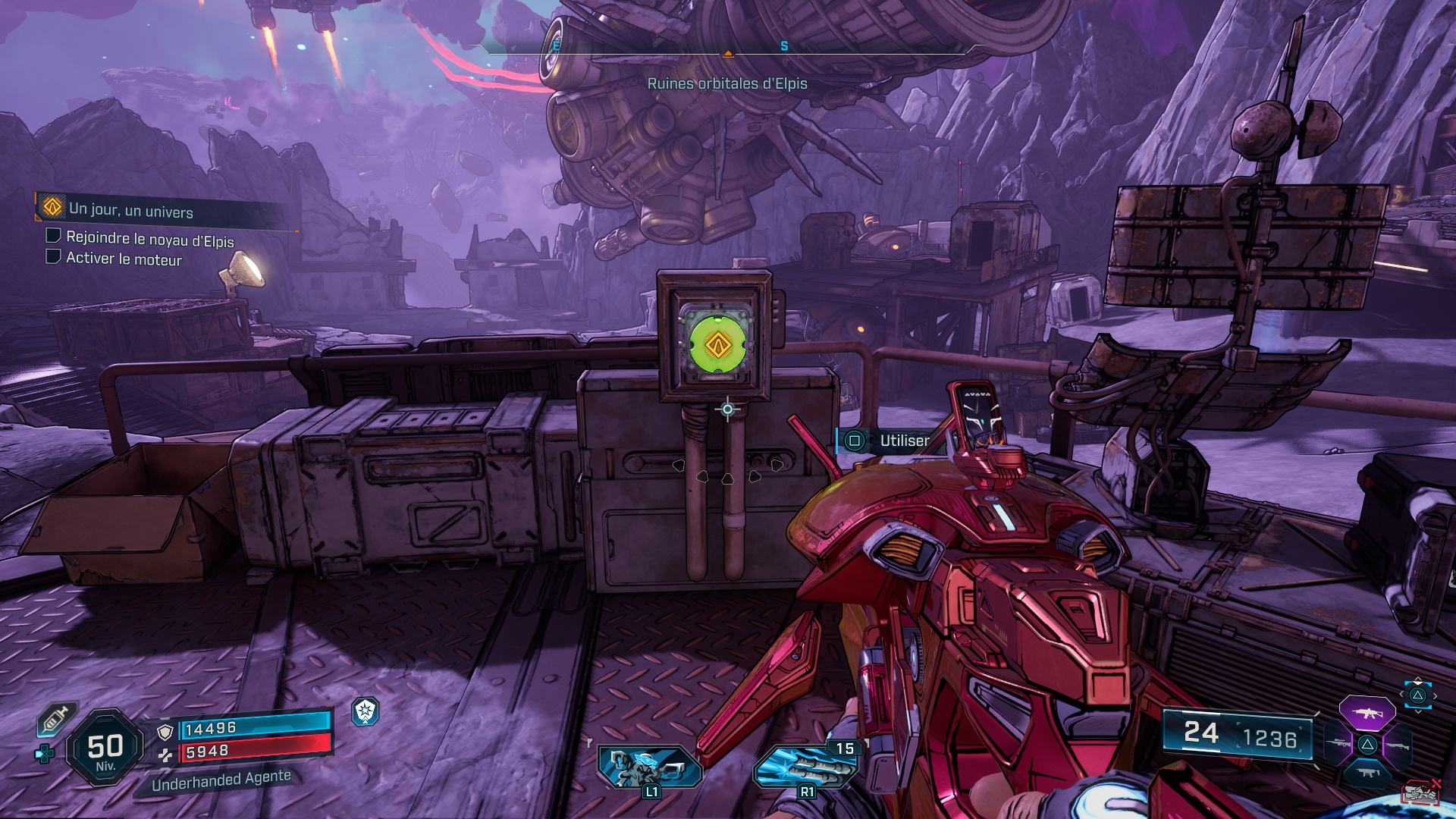Click the E marker on the compass bar

click(x=556, y=45)
